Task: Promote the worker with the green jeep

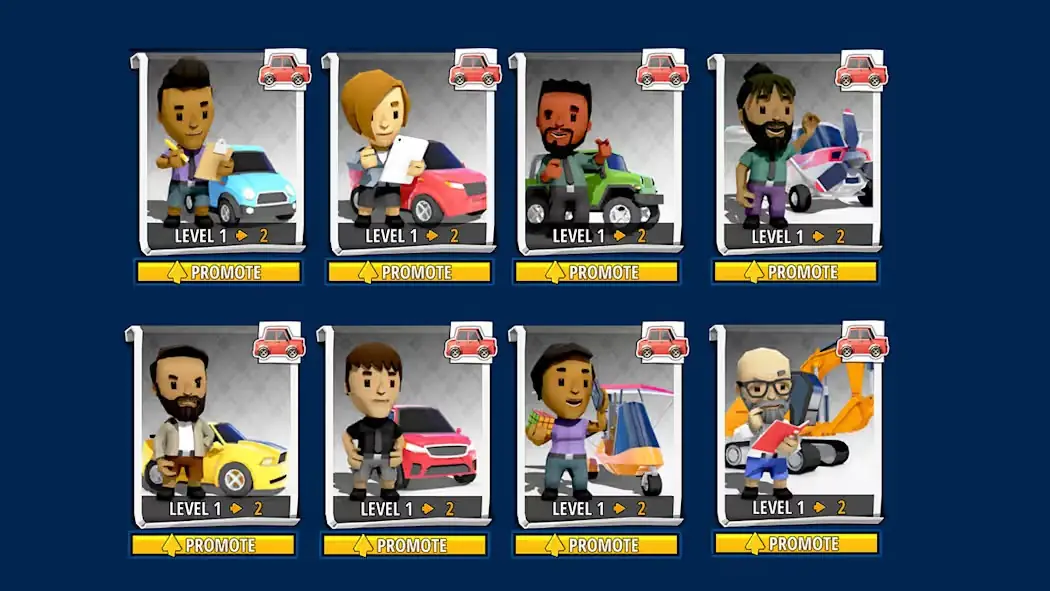Action: (x=597, y=272)
